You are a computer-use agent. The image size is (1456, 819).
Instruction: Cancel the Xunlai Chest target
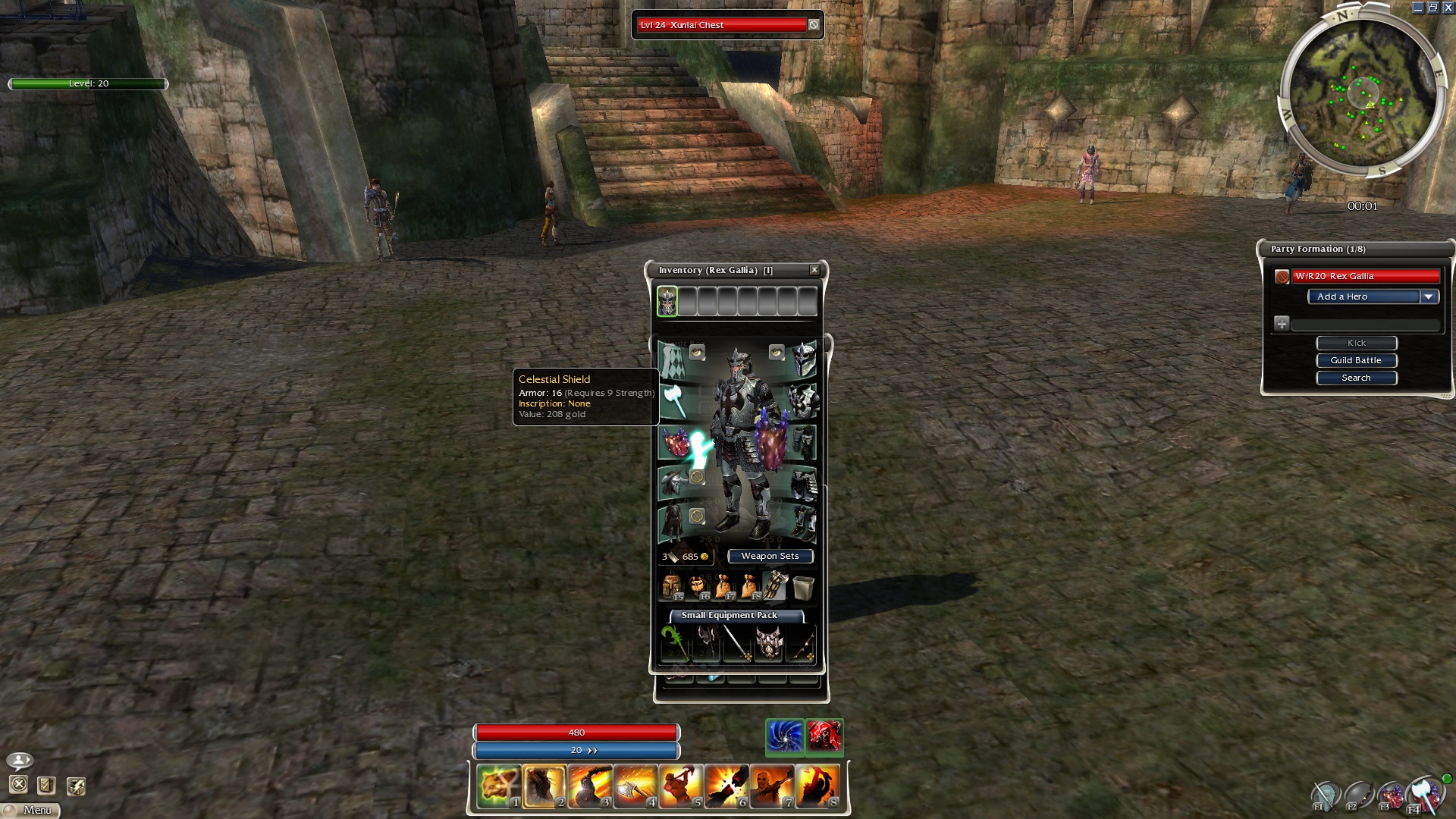pyautogui.click(x=814, y=25)
